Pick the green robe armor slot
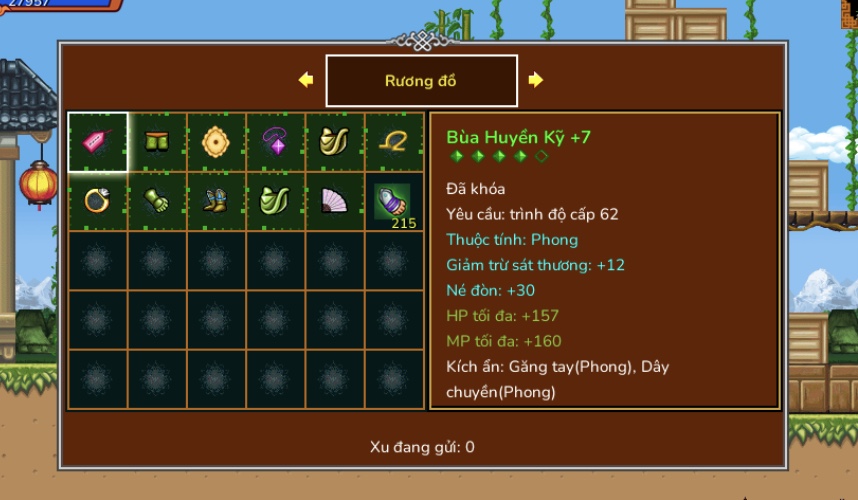 click(275, 201)
